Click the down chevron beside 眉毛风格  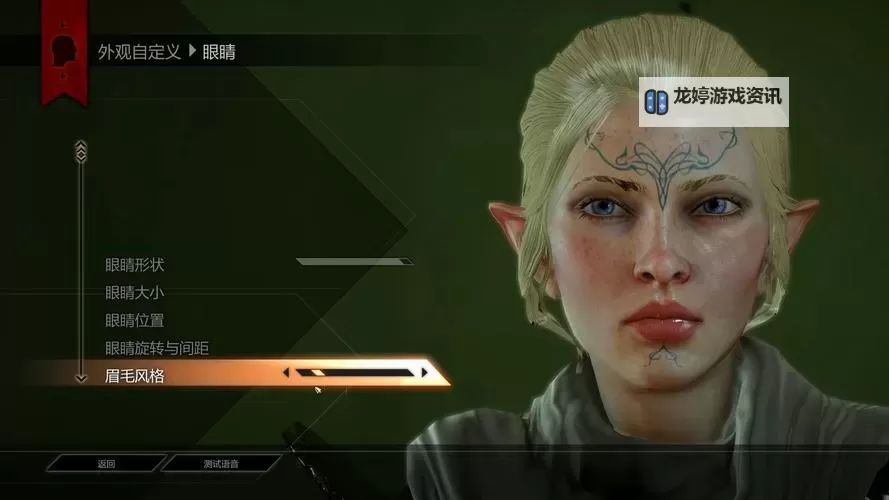tap(81, 377)
